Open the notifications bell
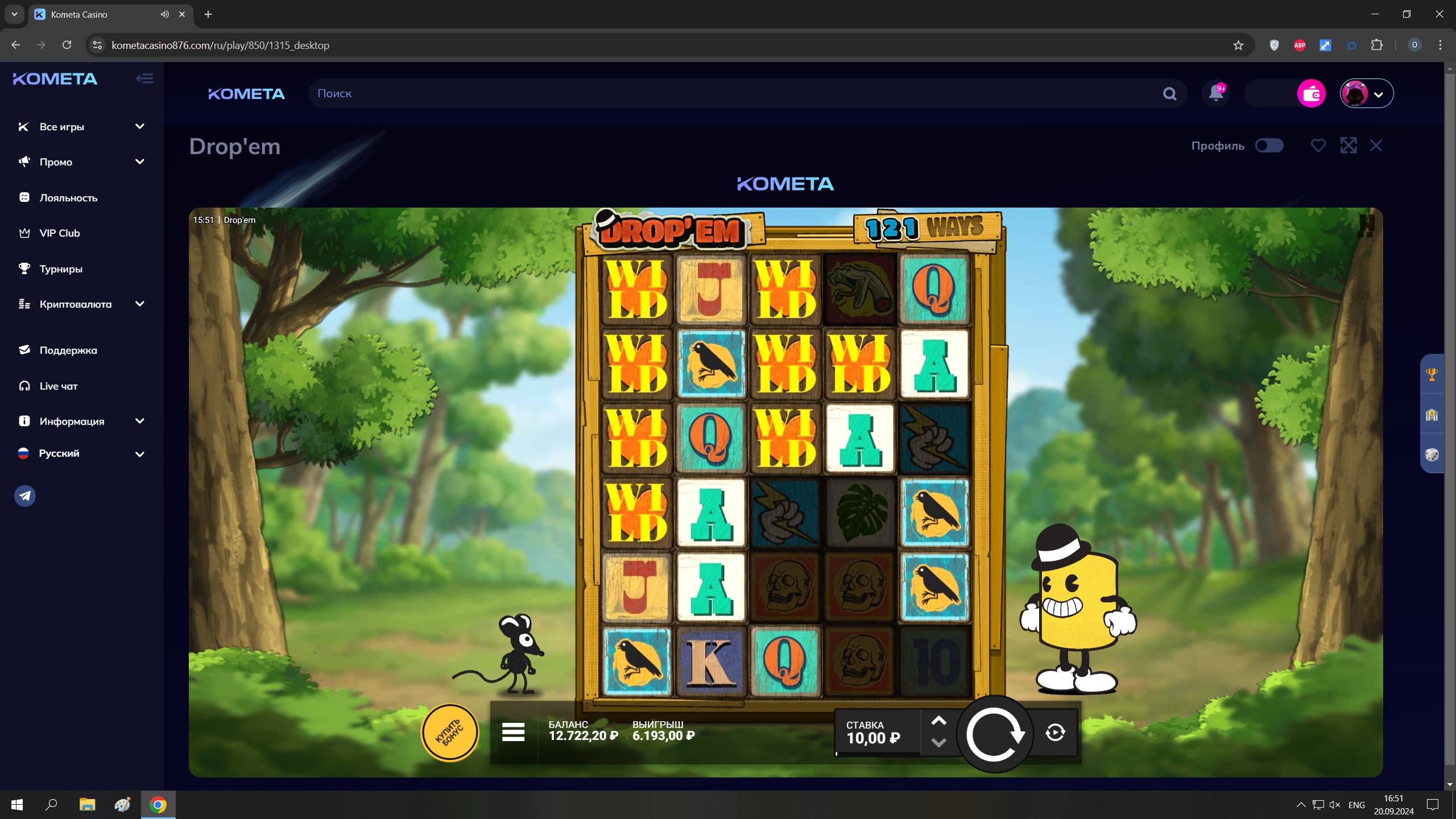 [x=1216, y=93]
